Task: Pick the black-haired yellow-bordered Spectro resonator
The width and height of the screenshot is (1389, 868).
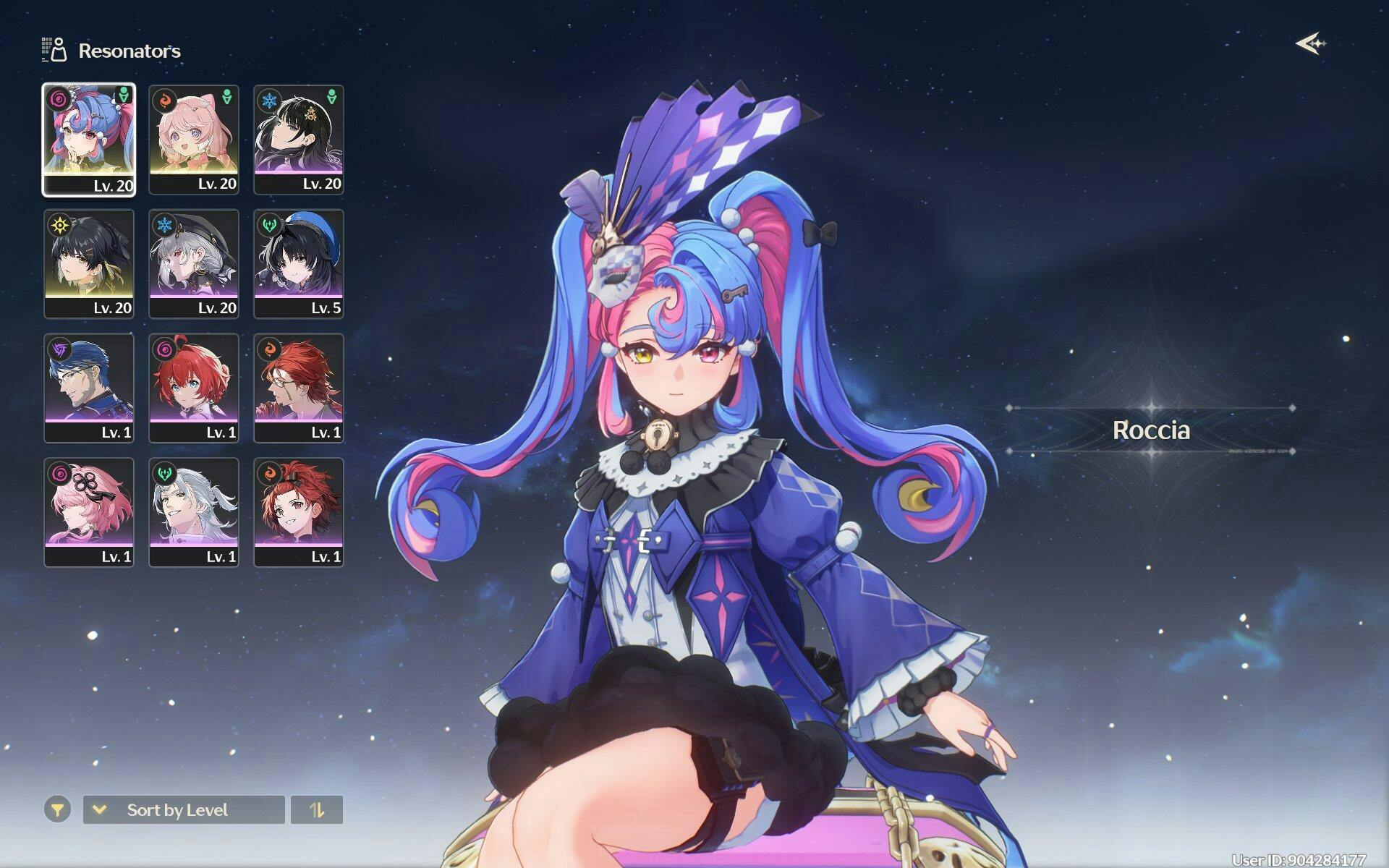Action: (89, 263)
